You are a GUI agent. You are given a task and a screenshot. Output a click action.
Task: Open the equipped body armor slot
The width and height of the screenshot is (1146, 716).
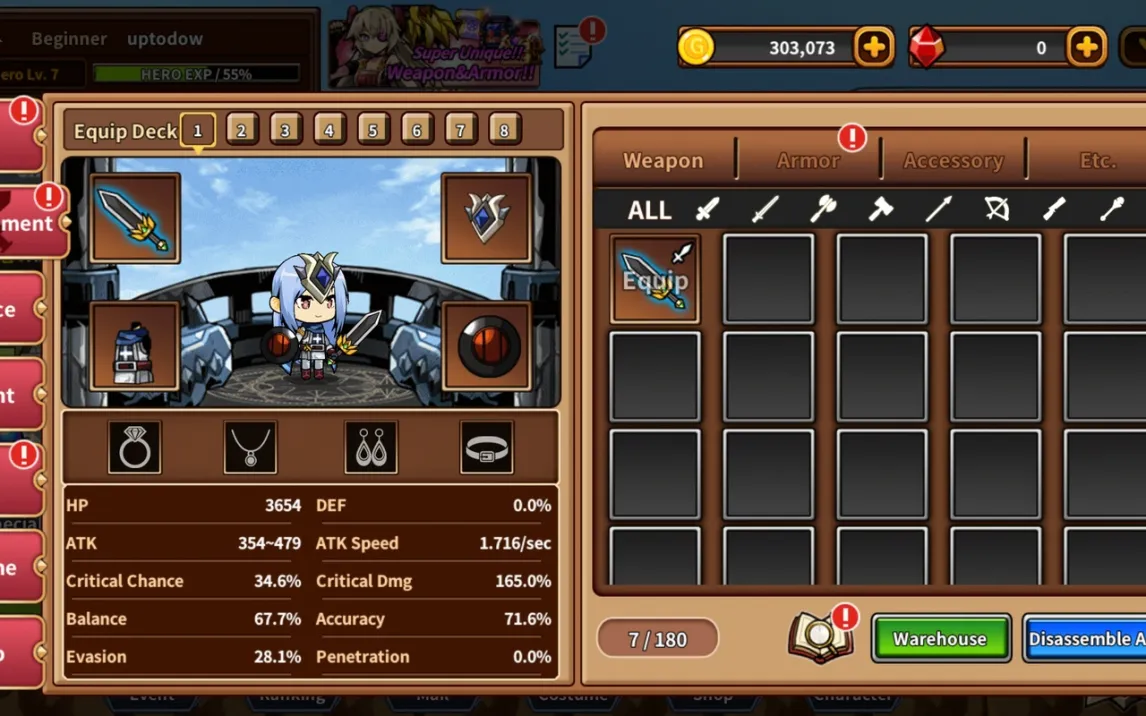(x=135, y=346)
